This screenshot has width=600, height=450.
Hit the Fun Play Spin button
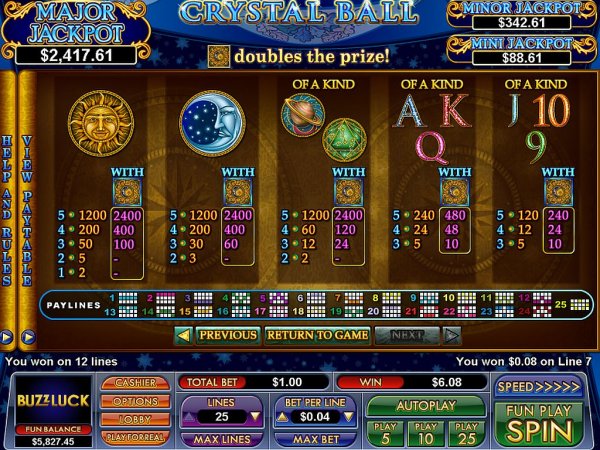540,422
